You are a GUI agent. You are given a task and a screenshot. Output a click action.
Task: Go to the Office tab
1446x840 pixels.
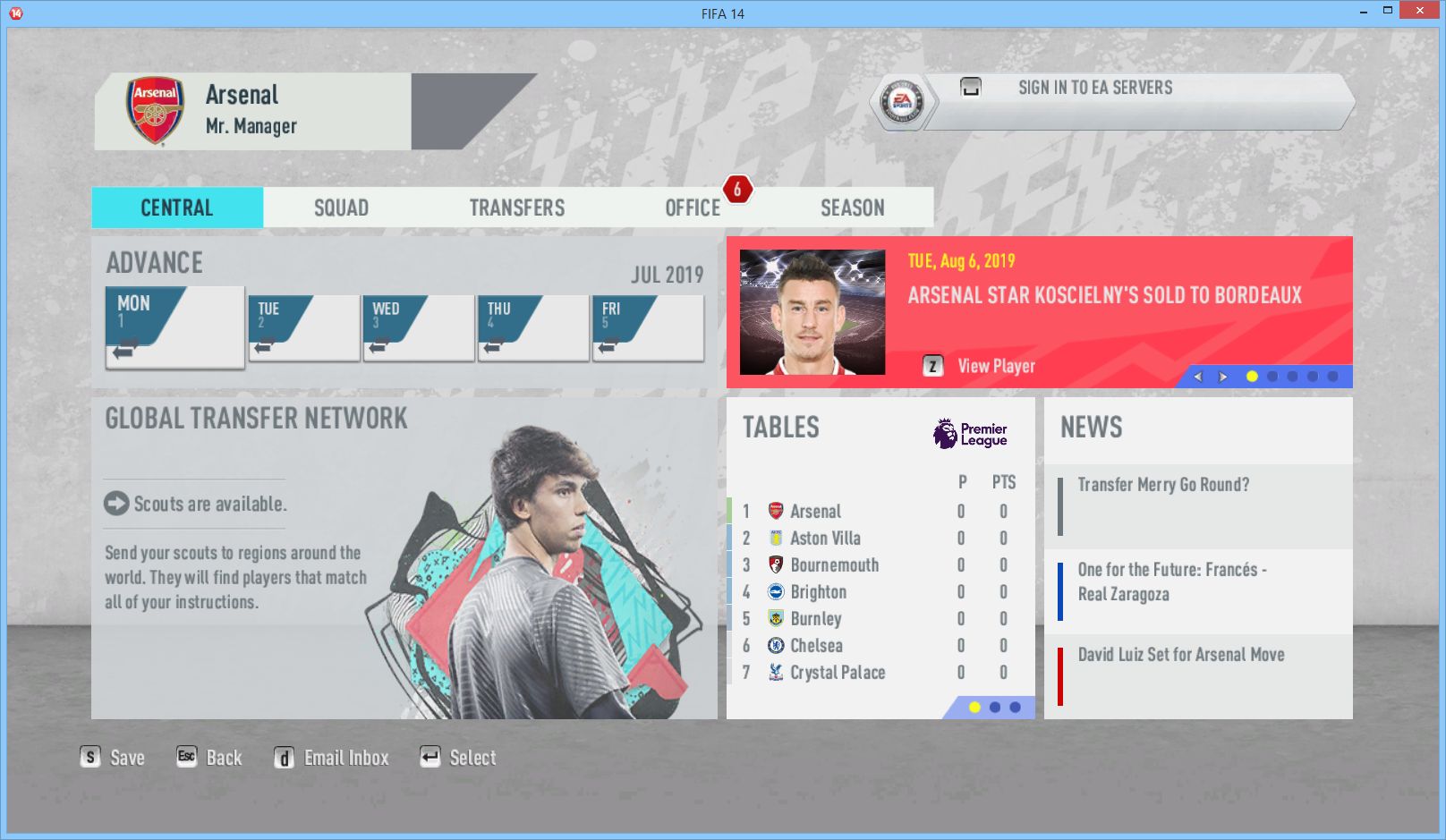tap(692, 208)
